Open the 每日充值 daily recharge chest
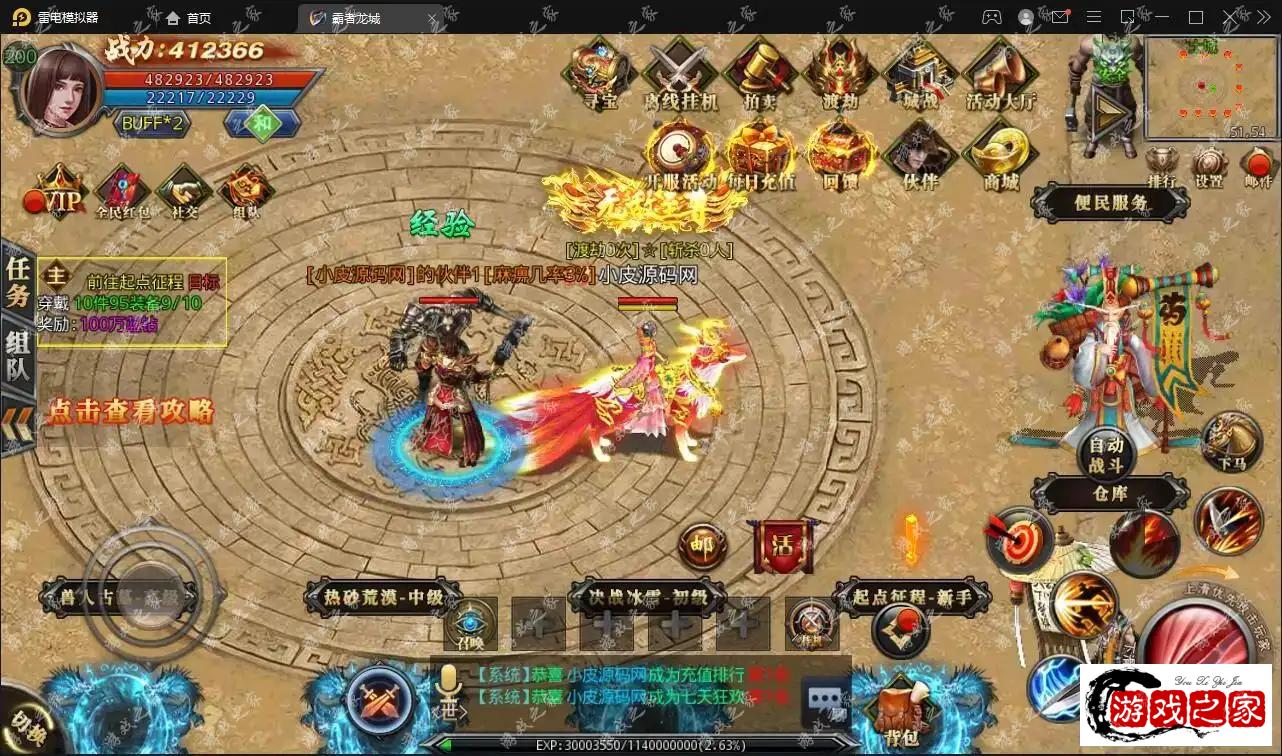Screen dimensions: 1282x756 760,154
